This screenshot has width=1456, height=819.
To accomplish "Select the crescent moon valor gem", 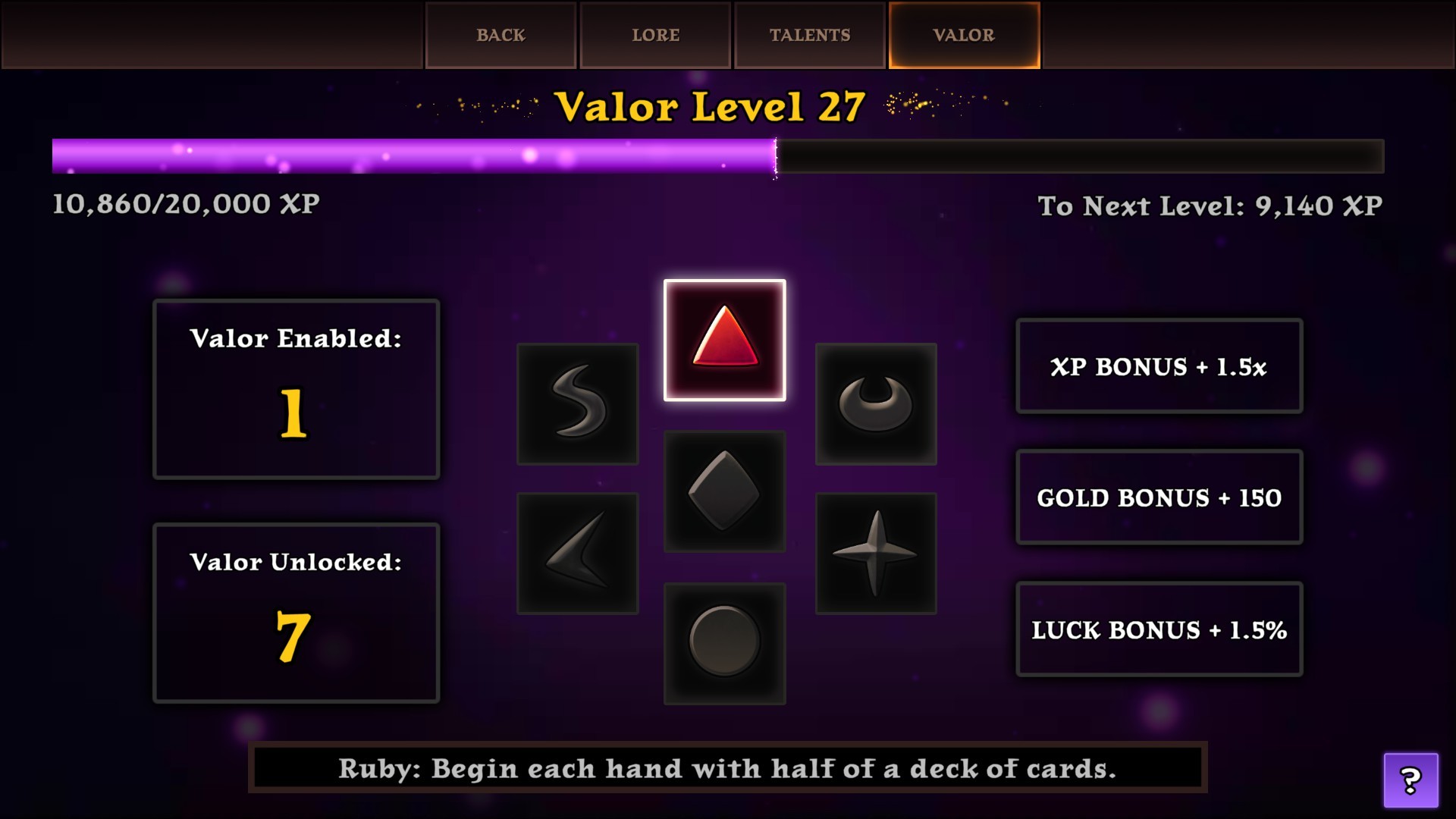I will click(874, 404).
